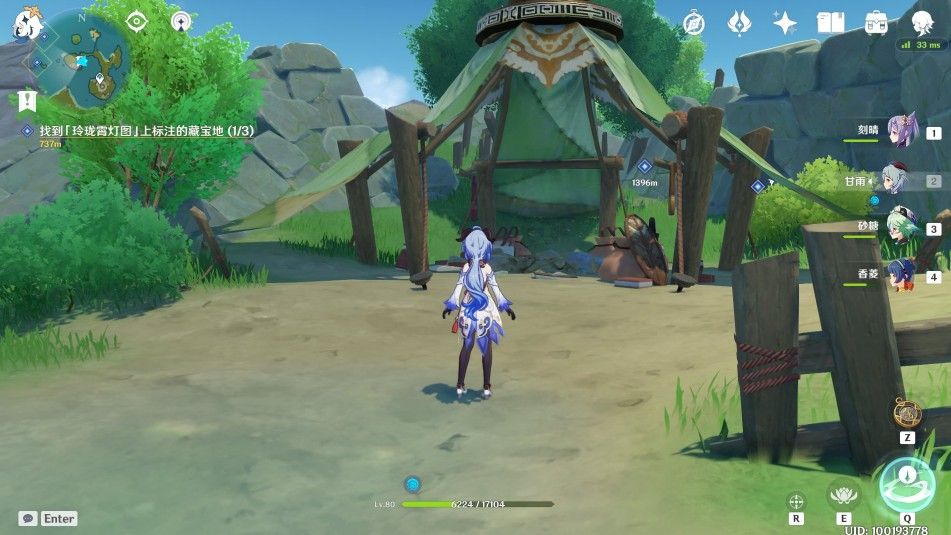Viewport: 951px width, 535px height.
Task: Open the backpack inventory
Action: point(876,23)
